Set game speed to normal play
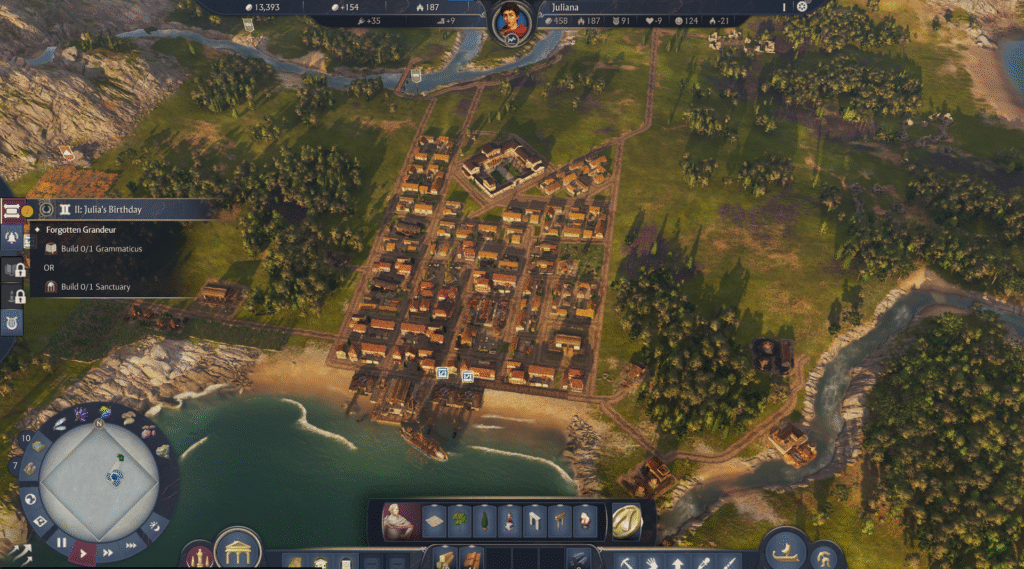The width and height of the screenshot is (1024, 569). pyautogui.click(x=84, y=551)
